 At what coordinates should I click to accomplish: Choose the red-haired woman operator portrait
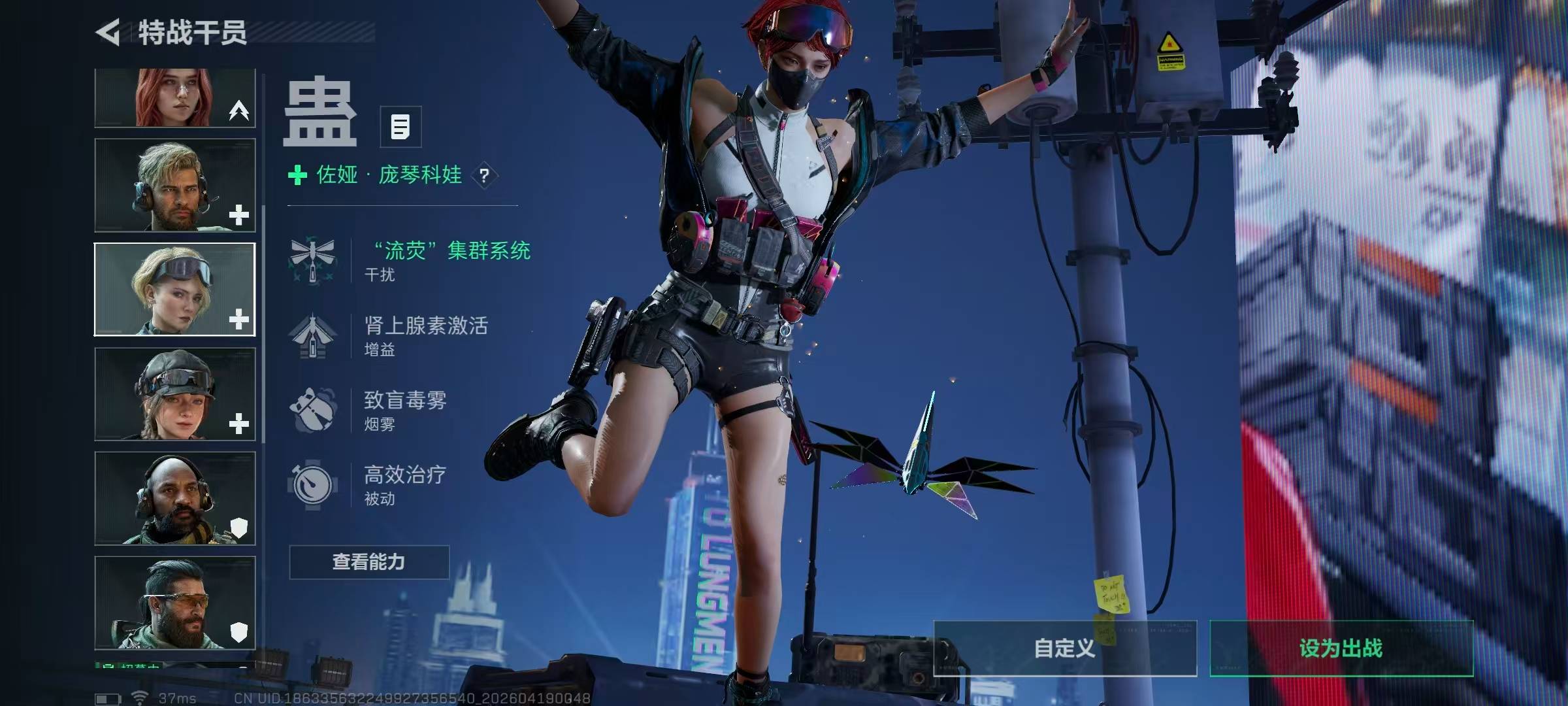[x=175, y=98]
